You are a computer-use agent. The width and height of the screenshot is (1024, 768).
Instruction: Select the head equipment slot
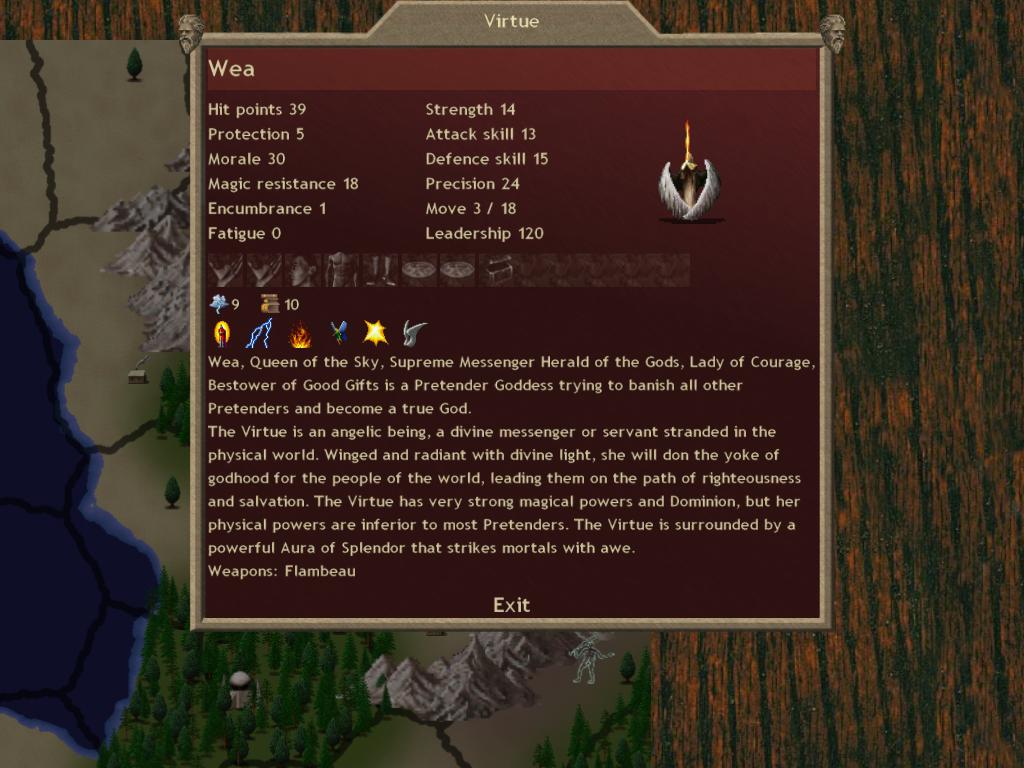click(303, 270)
